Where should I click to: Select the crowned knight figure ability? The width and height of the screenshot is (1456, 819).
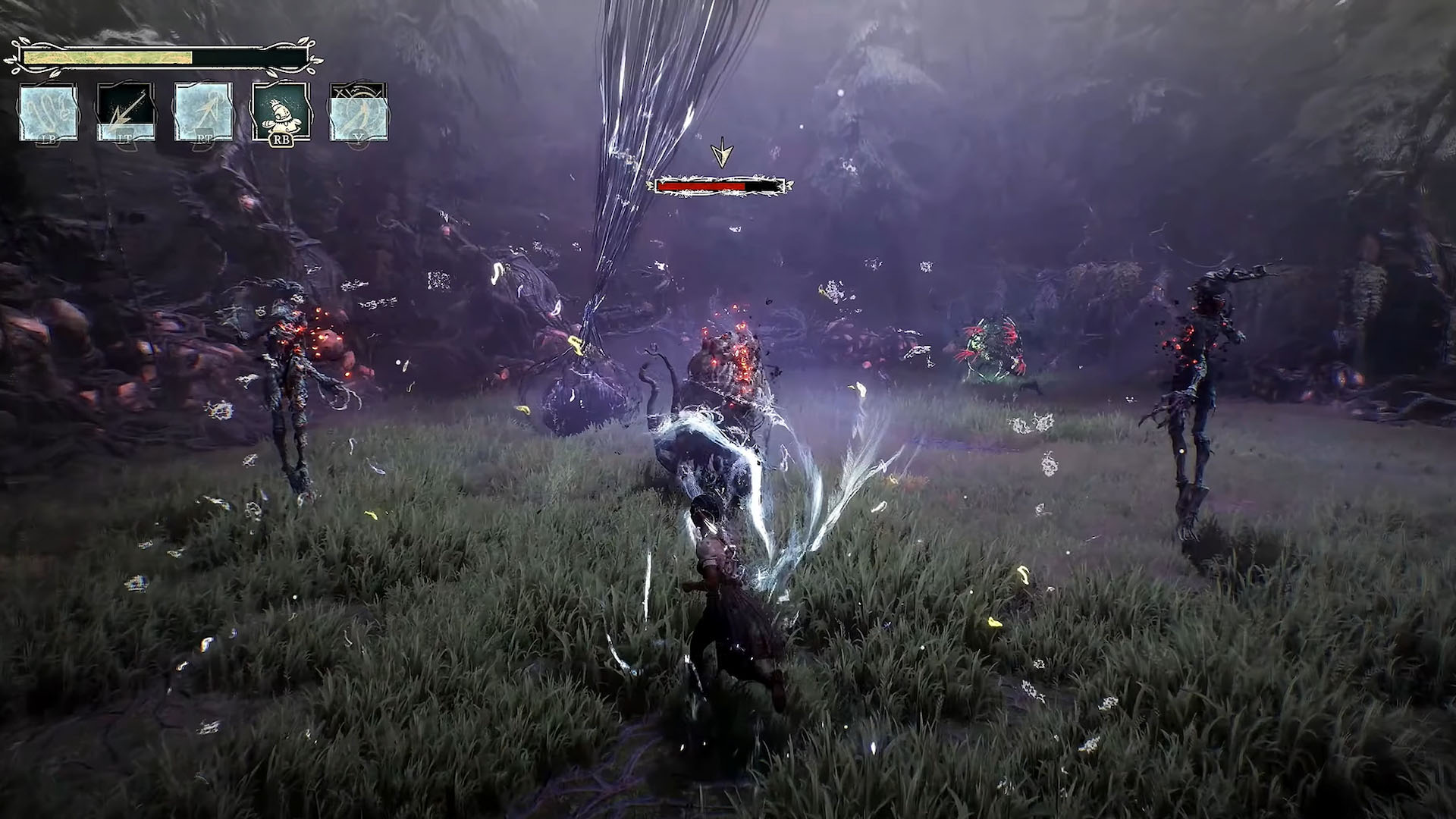tap(281, 112)
